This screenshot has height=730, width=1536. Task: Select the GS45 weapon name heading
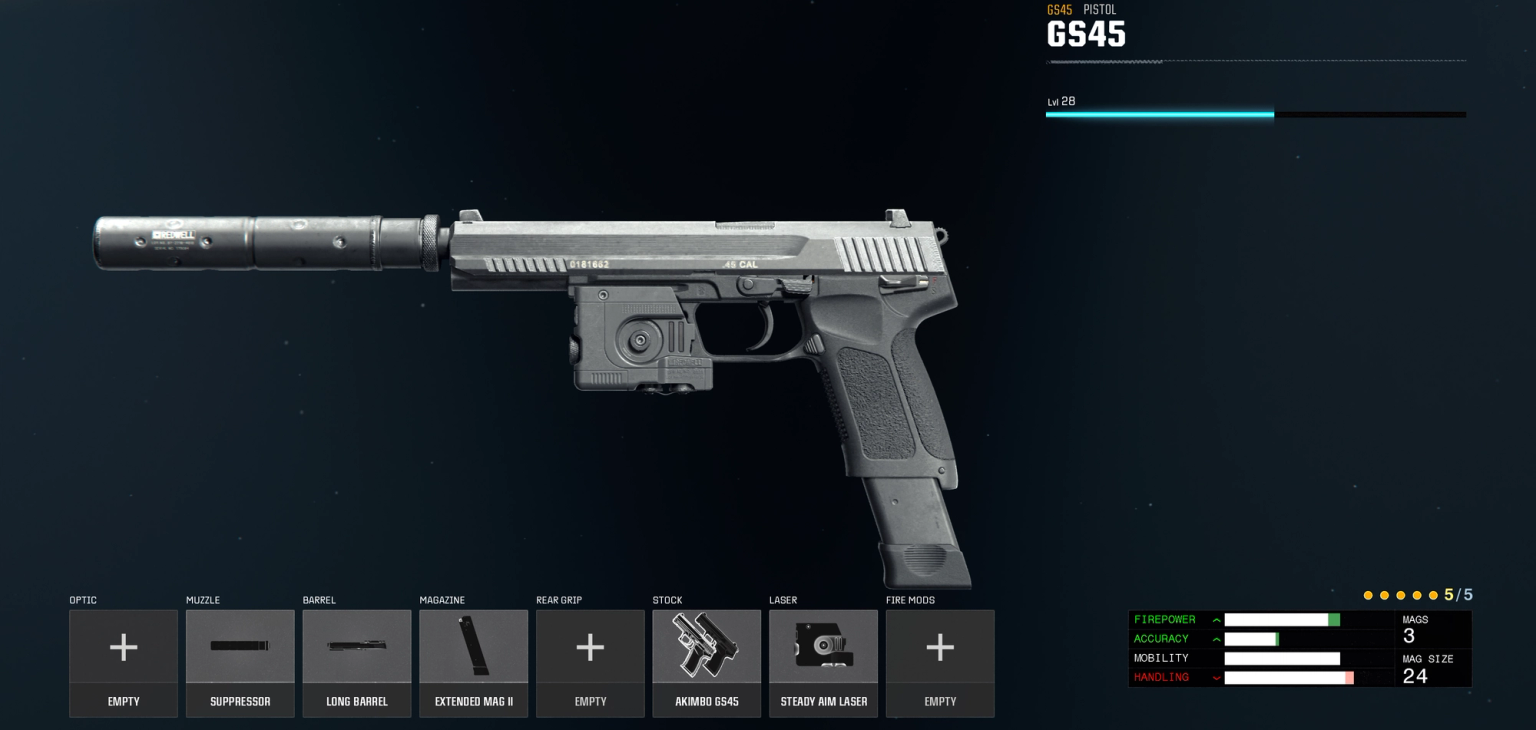1086,34
